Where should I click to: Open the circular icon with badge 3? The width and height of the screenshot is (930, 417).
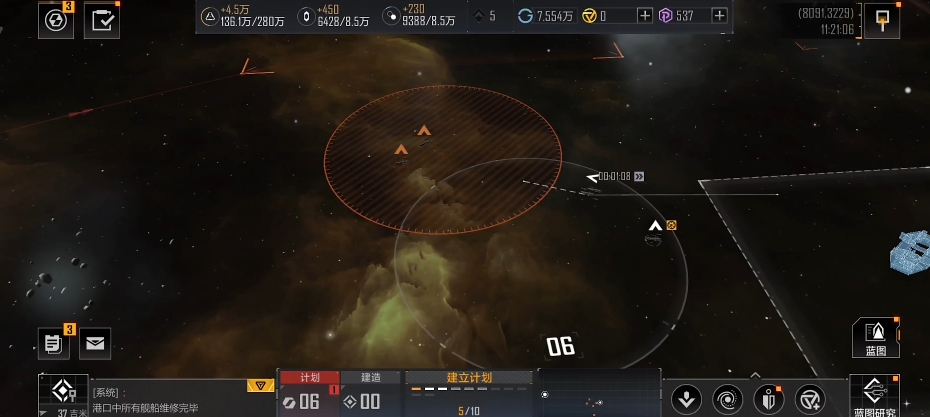point(56,20)
